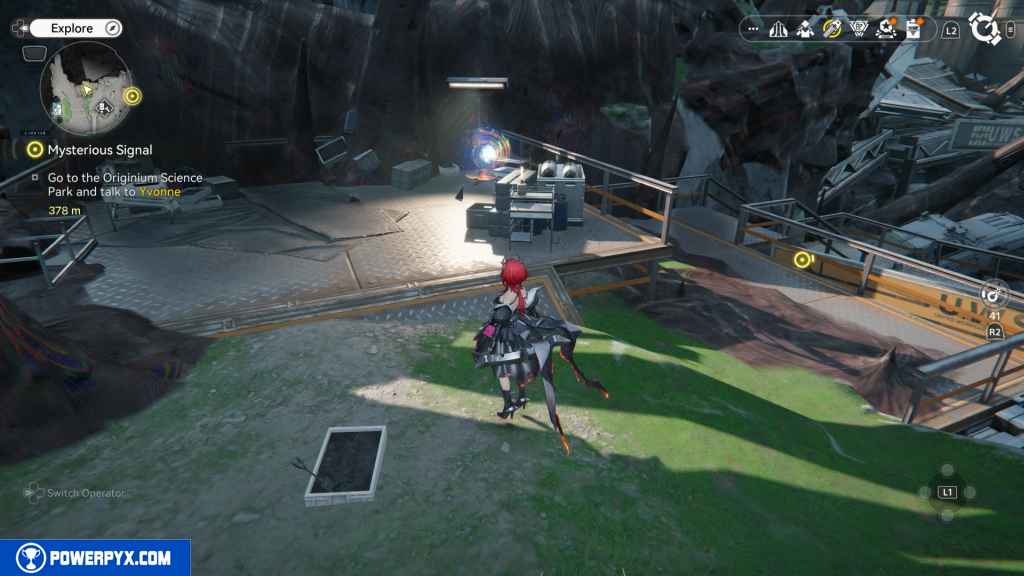Open the three-dots more menu
This screenshot has width=1024, height=576.
753,30
